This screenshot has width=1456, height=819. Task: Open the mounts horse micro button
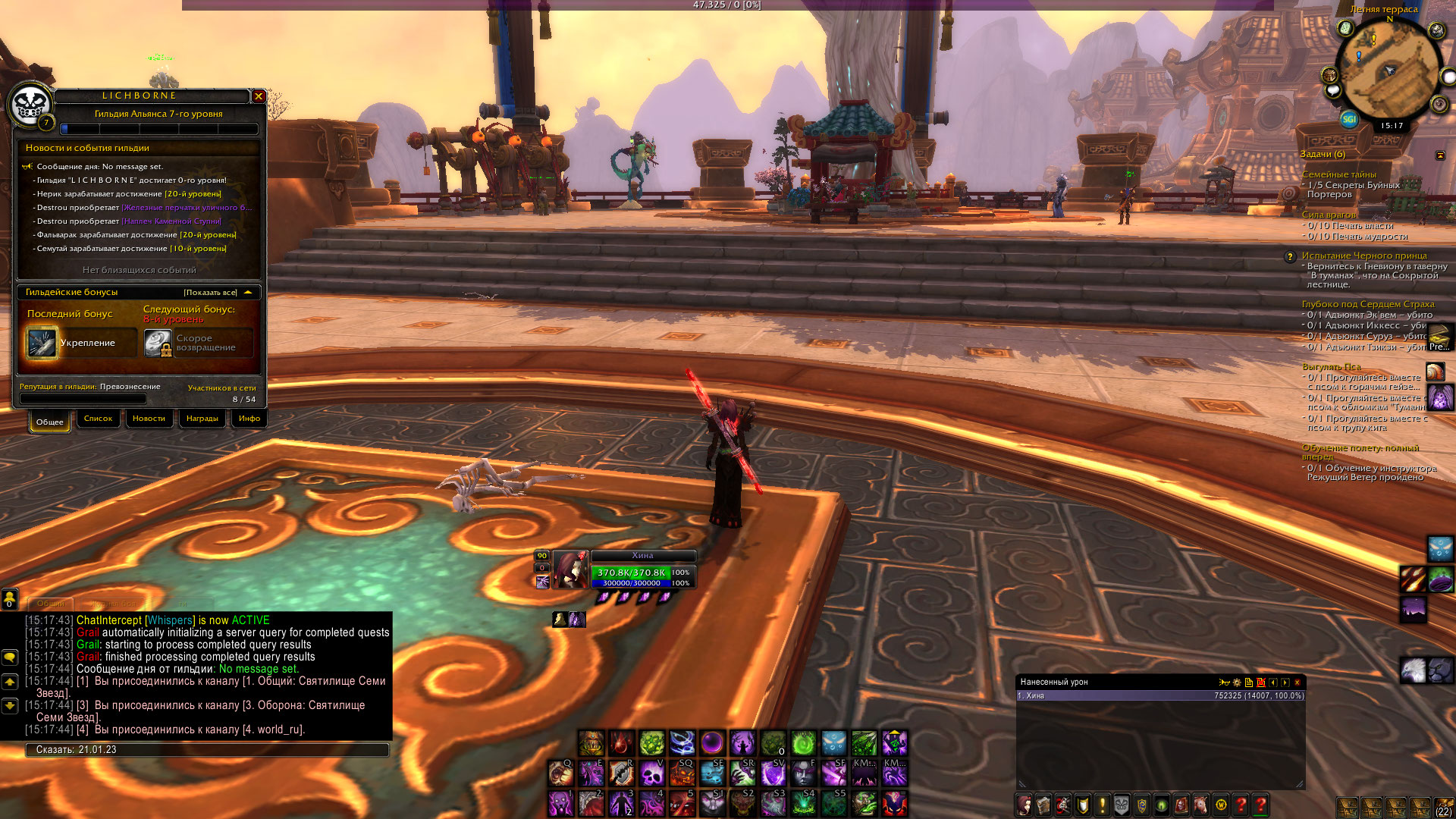[x=1200, y=805]
